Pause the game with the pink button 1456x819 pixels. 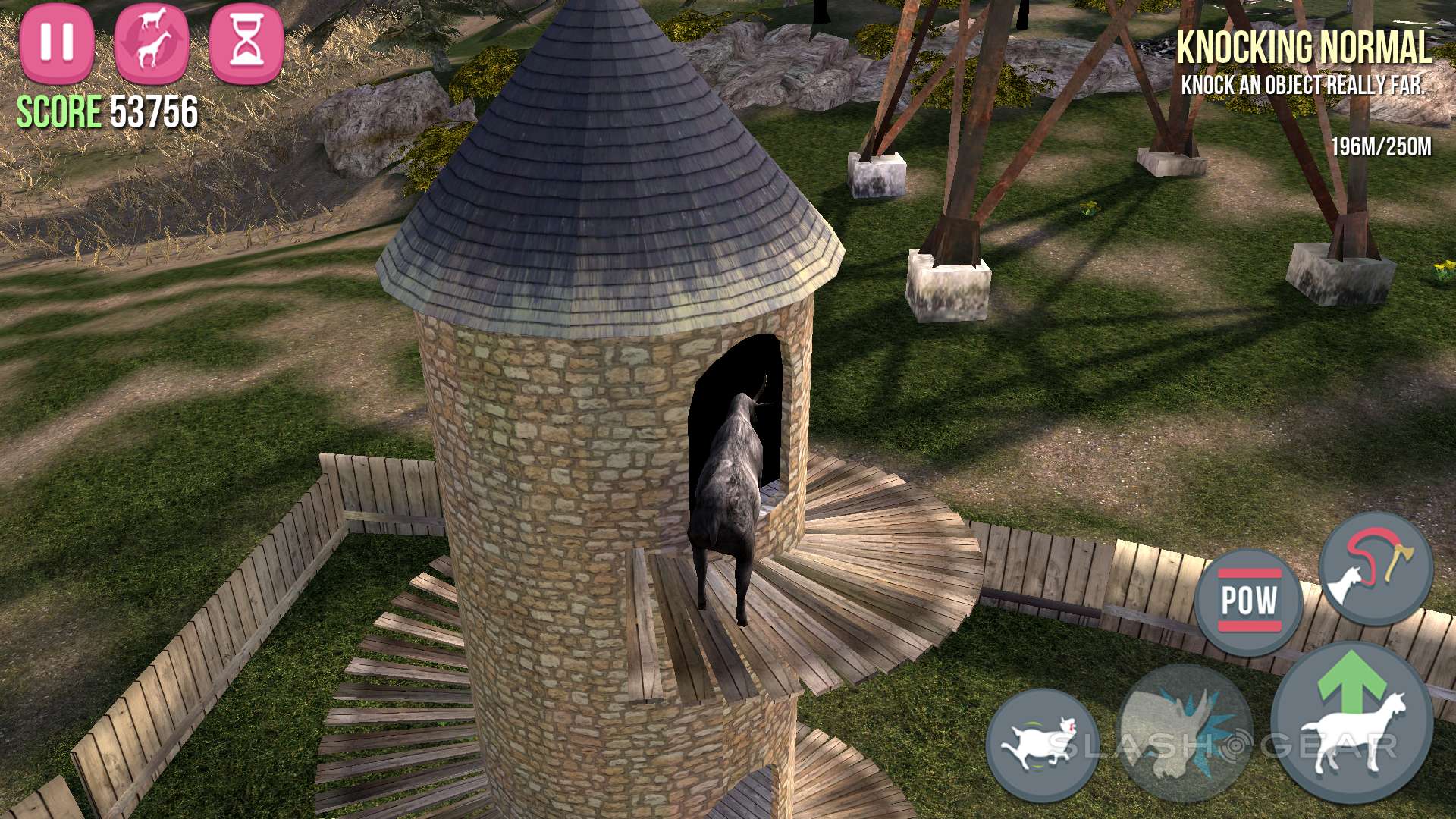[57, 42]
